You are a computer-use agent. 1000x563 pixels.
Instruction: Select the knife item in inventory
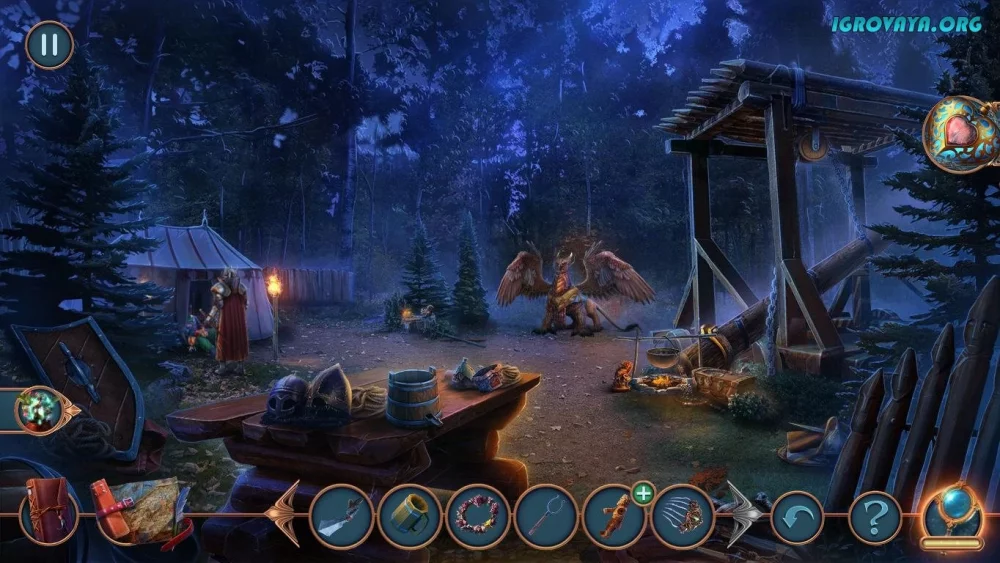tap(341, 516)
